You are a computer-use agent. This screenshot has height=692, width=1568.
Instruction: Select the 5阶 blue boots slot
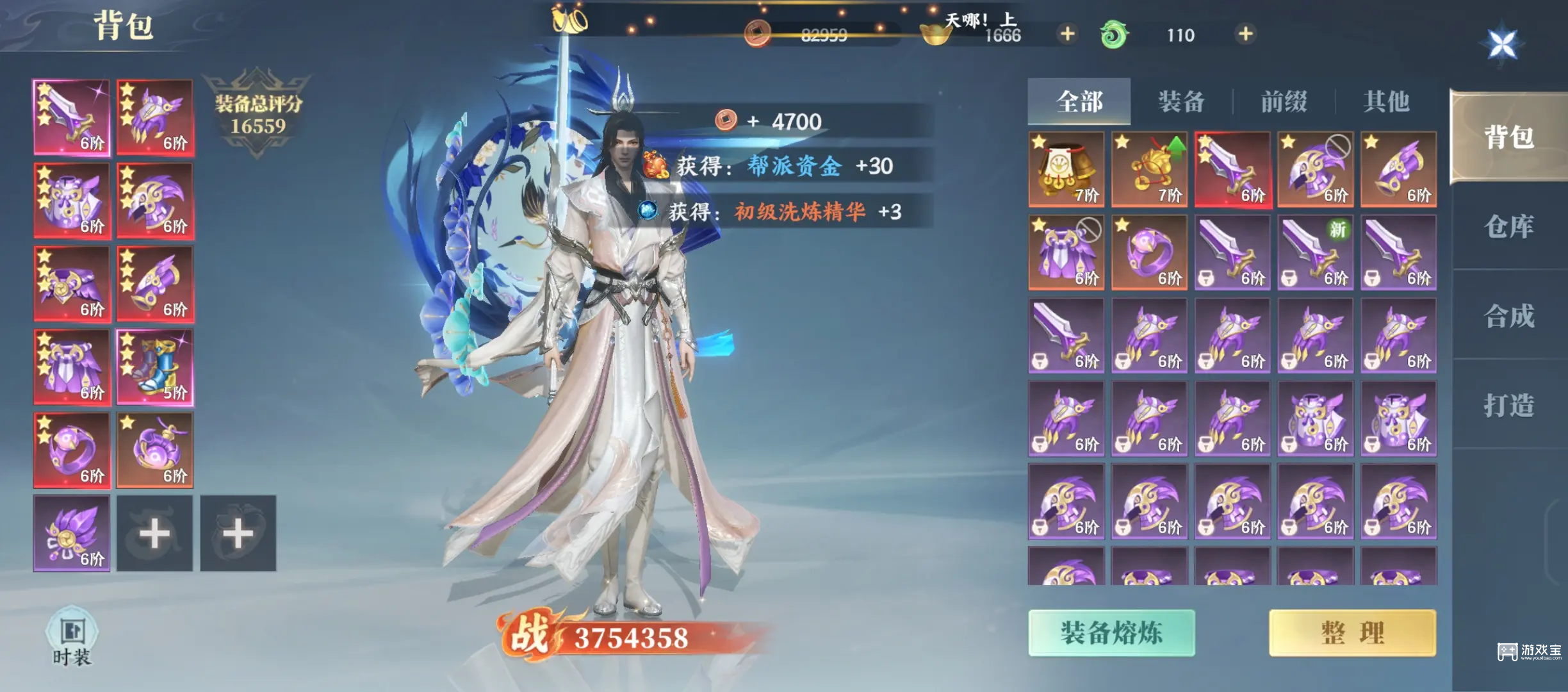point(155,365)
